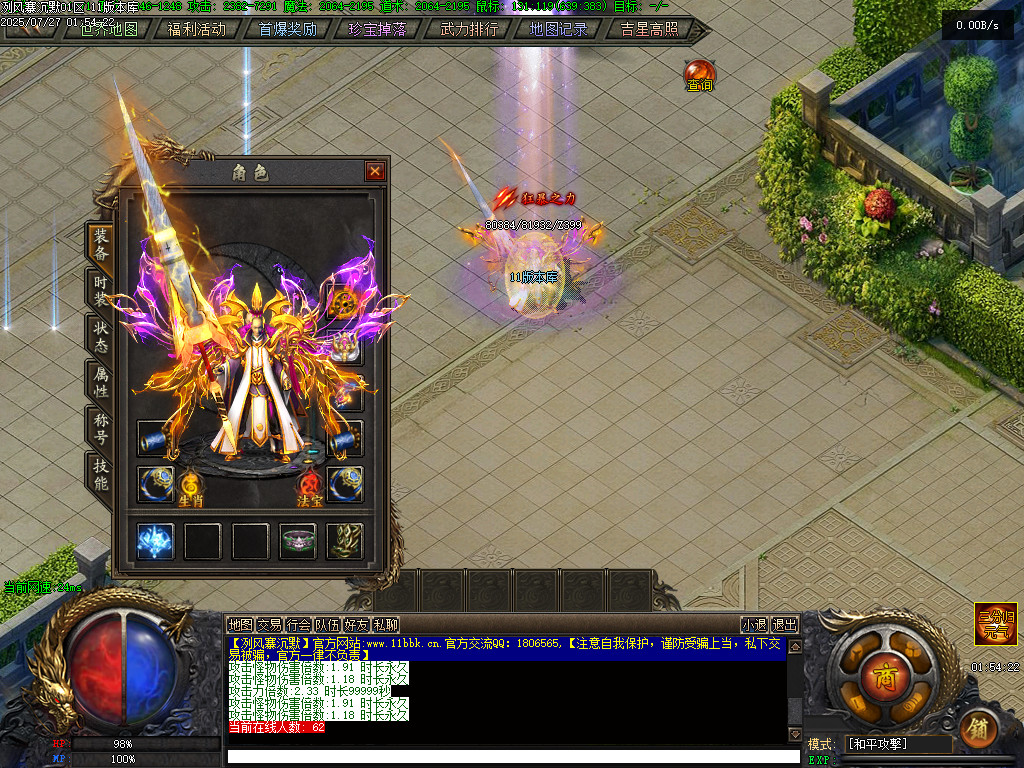Image resolution: width=1024 pixels, height=768 pixels.
Task: Open the 商 shop button
Action: click(x=882, y=673)
